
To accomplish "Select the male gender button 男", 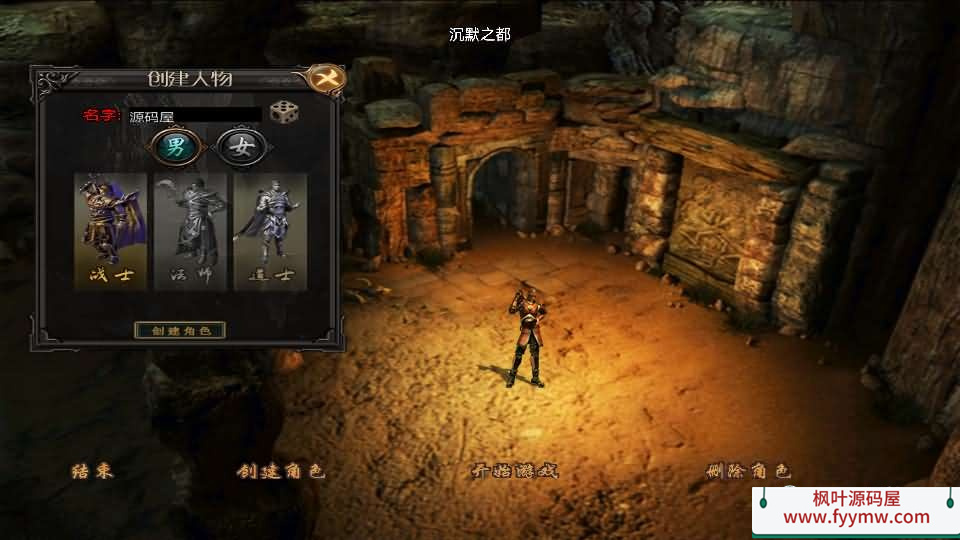I will pyautogui.click(x=175, y=149).
